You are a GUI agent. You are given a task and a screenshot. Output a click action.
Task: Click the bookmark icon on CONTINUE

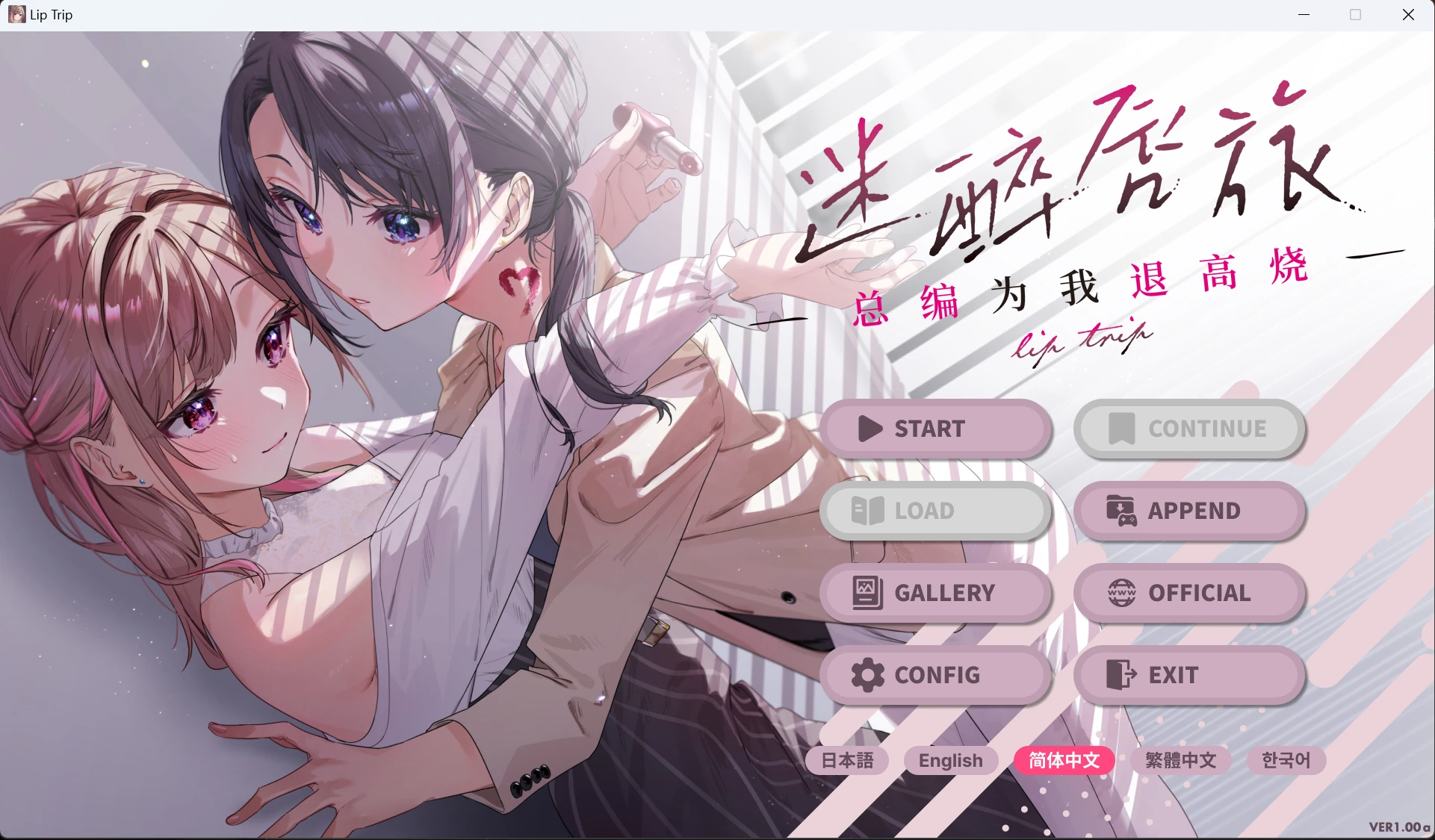tap(1123, 429)
